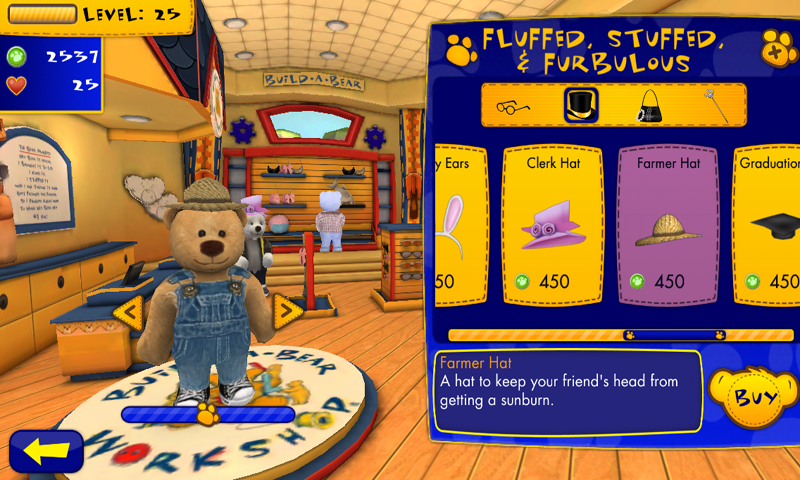Select the Bunny Ears item card
This screenshot has height=480, width=800.
click(x=458, y=225)
